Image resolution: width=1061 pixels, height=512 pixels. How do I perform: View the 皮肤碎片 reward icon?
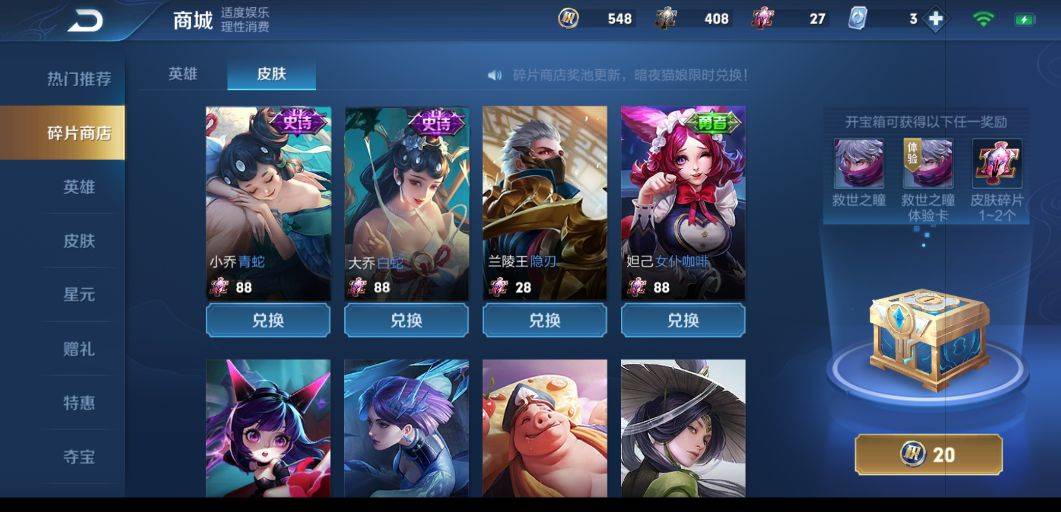tap(996, 165)
